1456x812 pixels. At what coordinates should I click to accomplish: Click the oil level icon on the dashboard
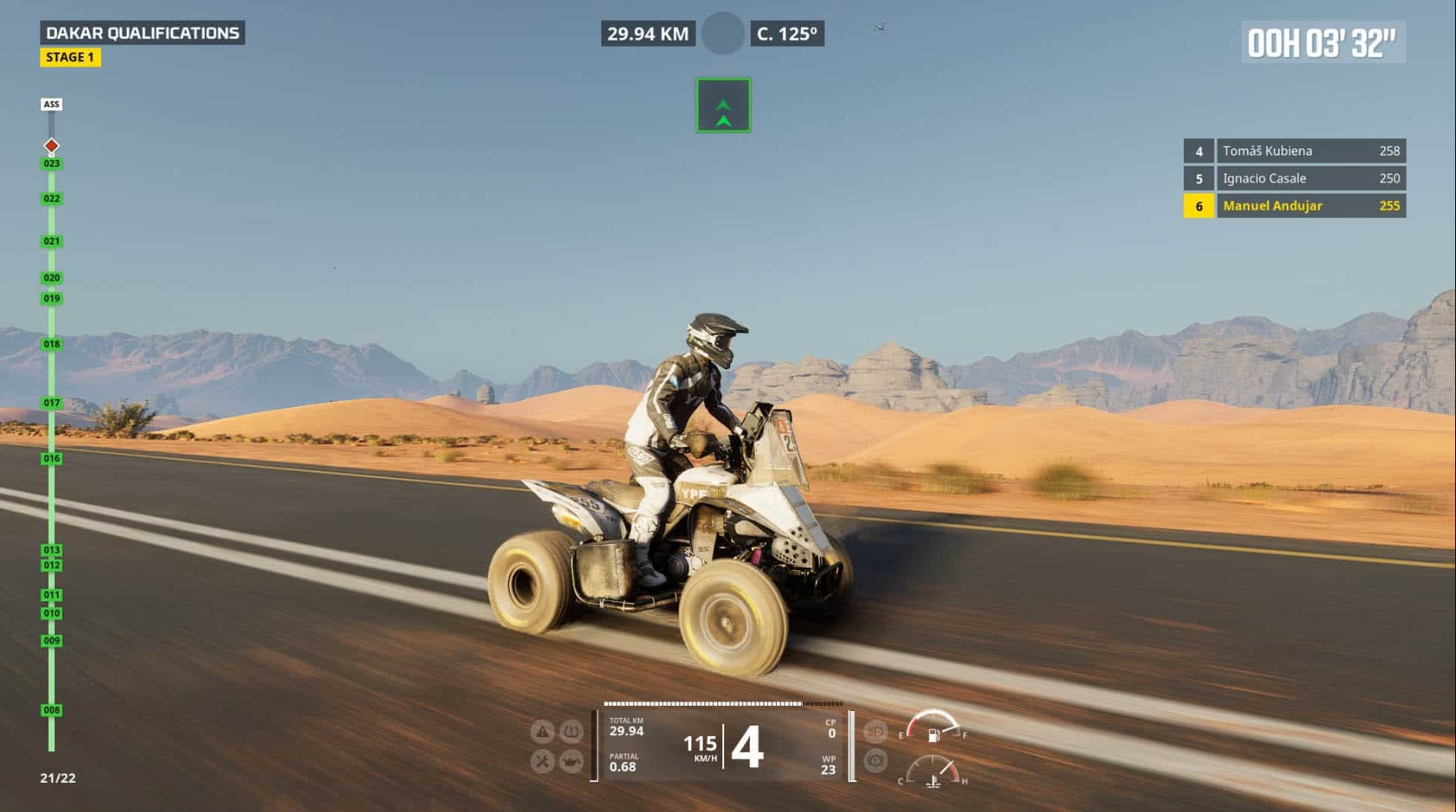pos(571,760)
